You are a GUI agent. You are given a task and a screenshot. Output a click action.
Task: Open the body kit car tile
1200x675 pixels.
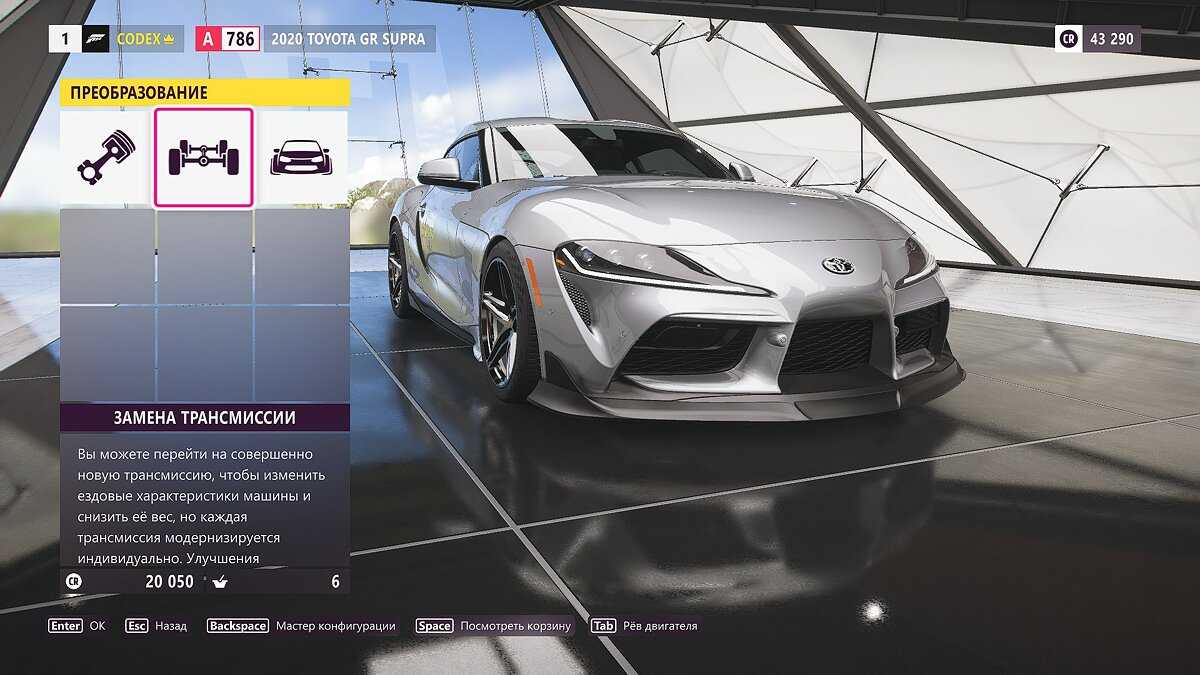click(x=300, y=157)
